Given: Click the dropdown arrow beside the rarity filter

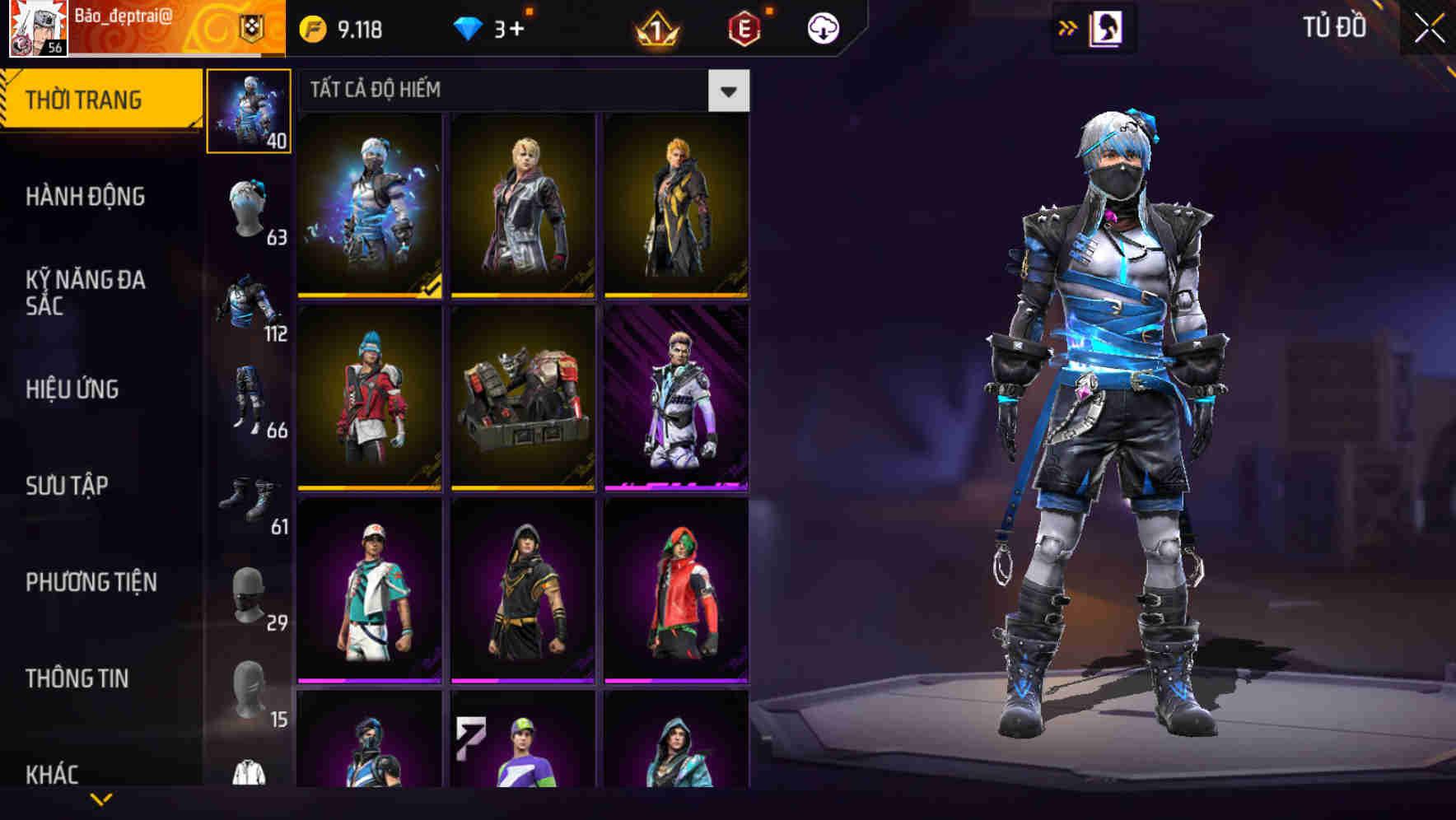Looking at the screenshot, I should (x=728, y=91).
